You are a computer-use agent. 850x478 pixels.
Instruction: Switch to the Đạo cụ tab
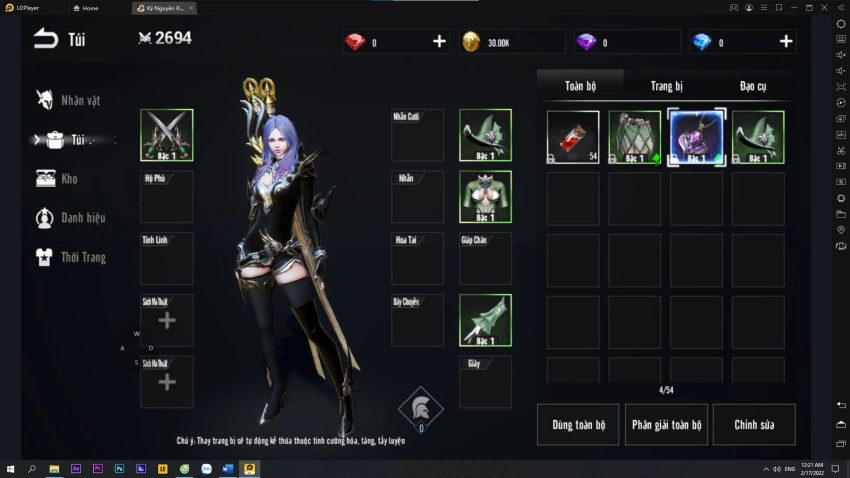753,86
